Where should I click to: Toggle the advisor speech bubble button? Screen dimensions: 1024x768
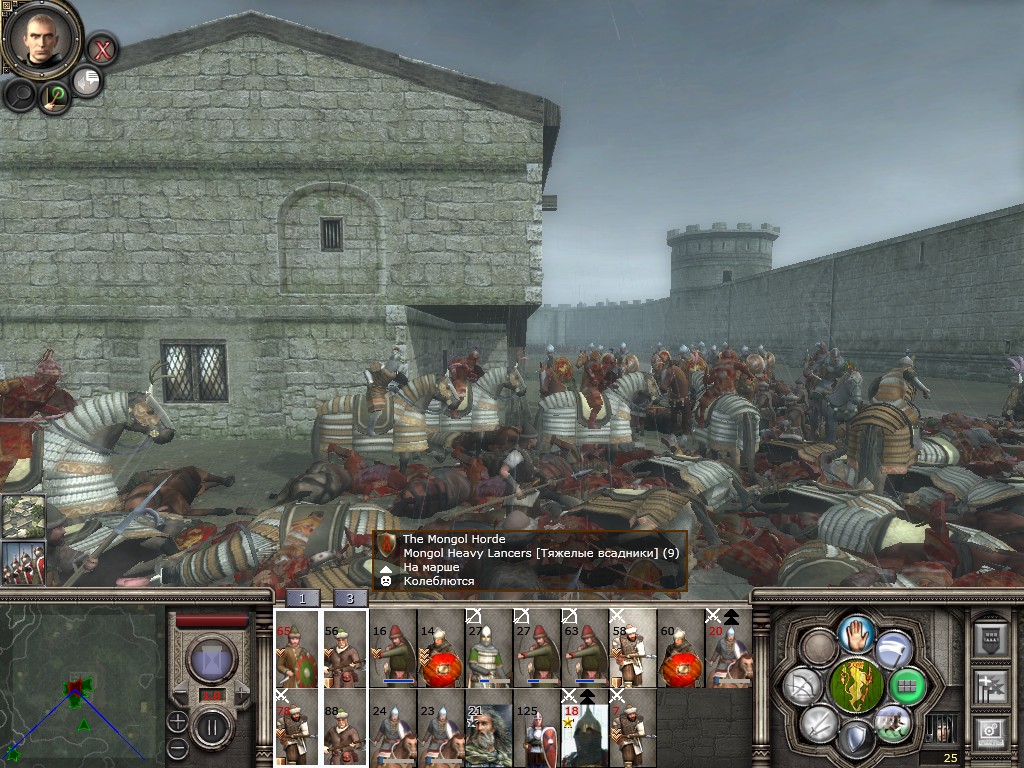point(88,81)
